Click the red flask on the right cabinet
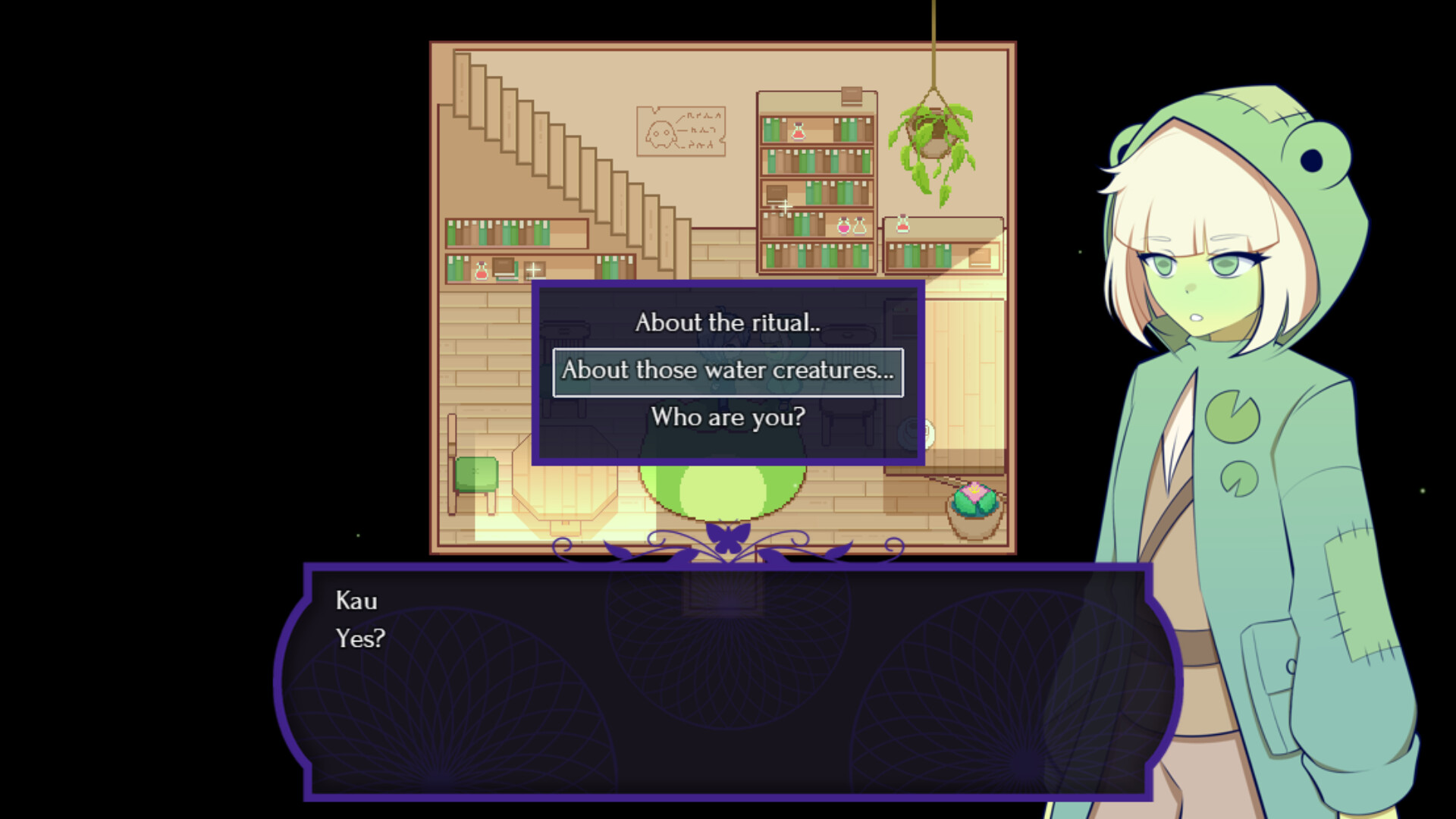The image size is (1456, 819). (902, 222)
